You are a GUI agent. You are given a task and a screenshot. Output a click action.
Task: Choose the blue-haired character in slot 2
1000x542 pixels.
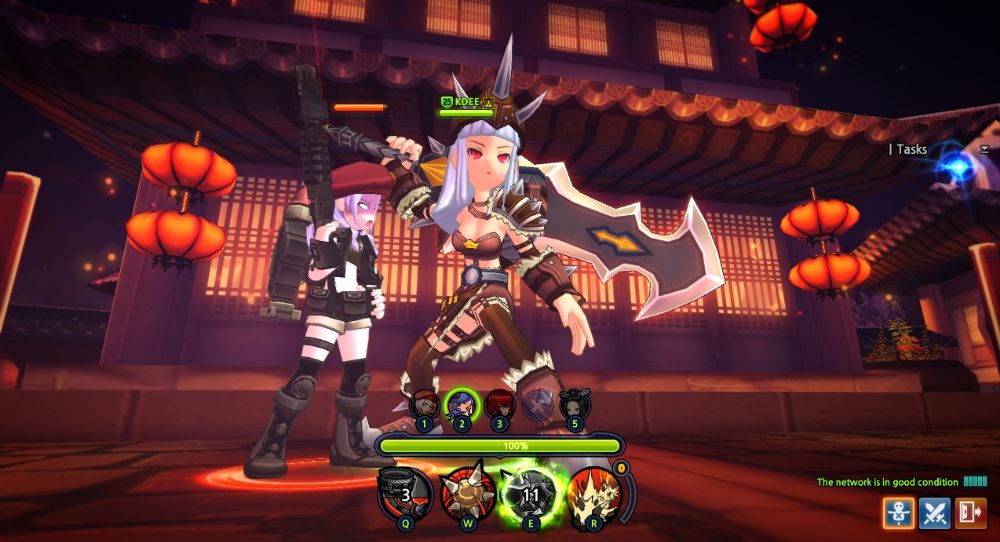tap(462, 405)
